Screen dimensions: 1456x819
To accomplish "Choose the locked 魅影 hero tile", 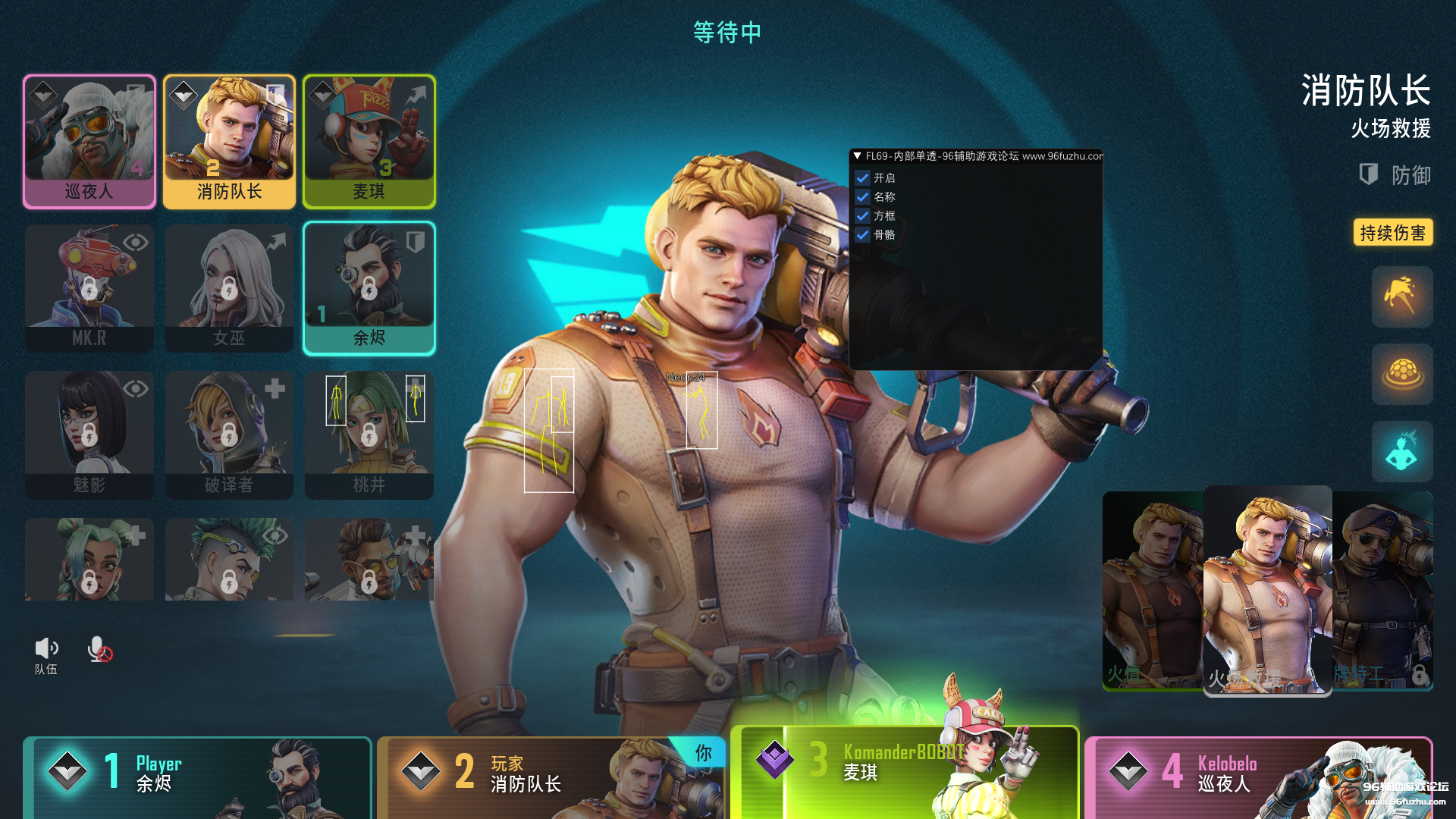I will coord(89,435).
